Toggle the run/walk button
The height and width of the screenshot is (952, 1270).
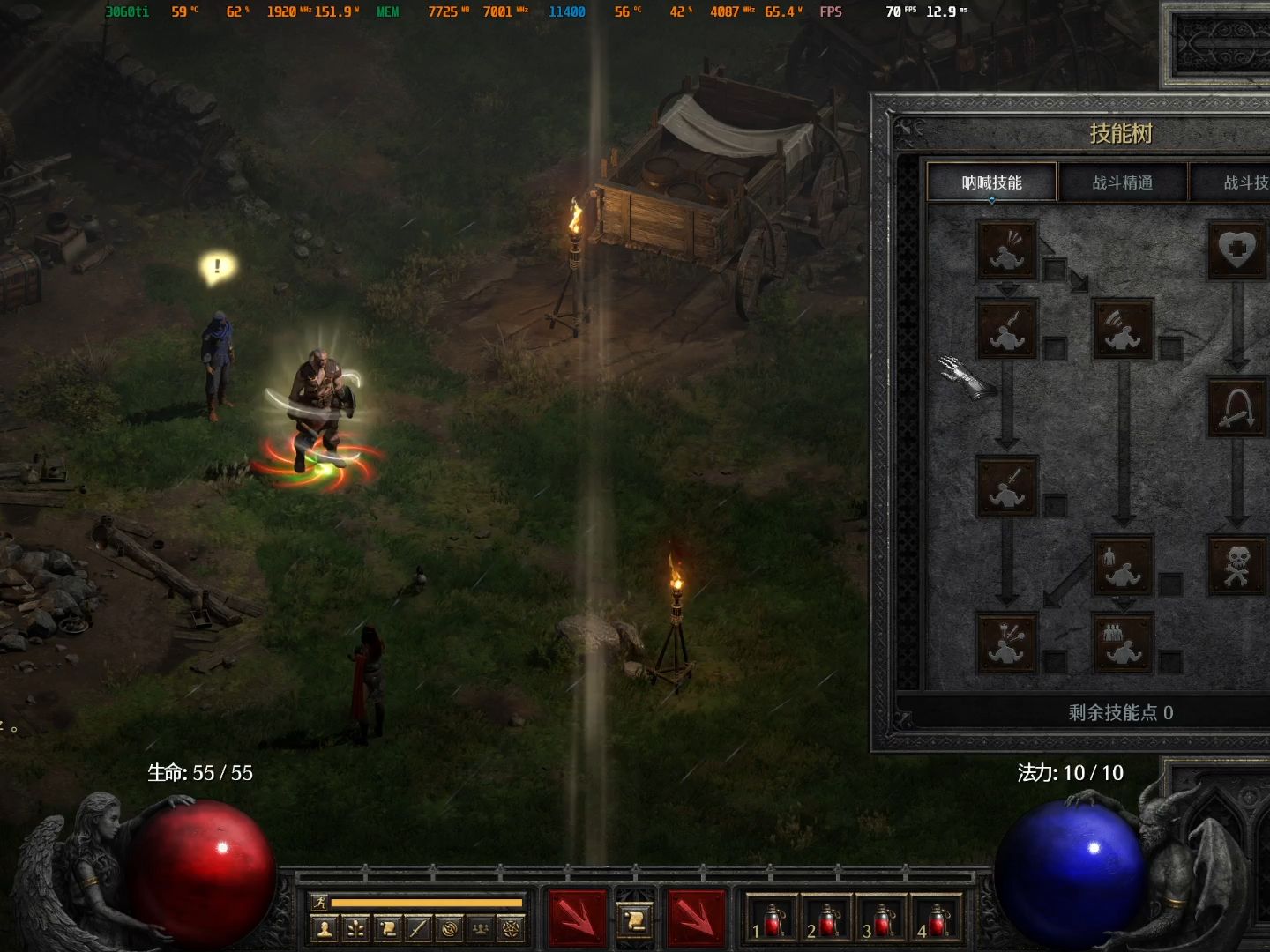319,902
